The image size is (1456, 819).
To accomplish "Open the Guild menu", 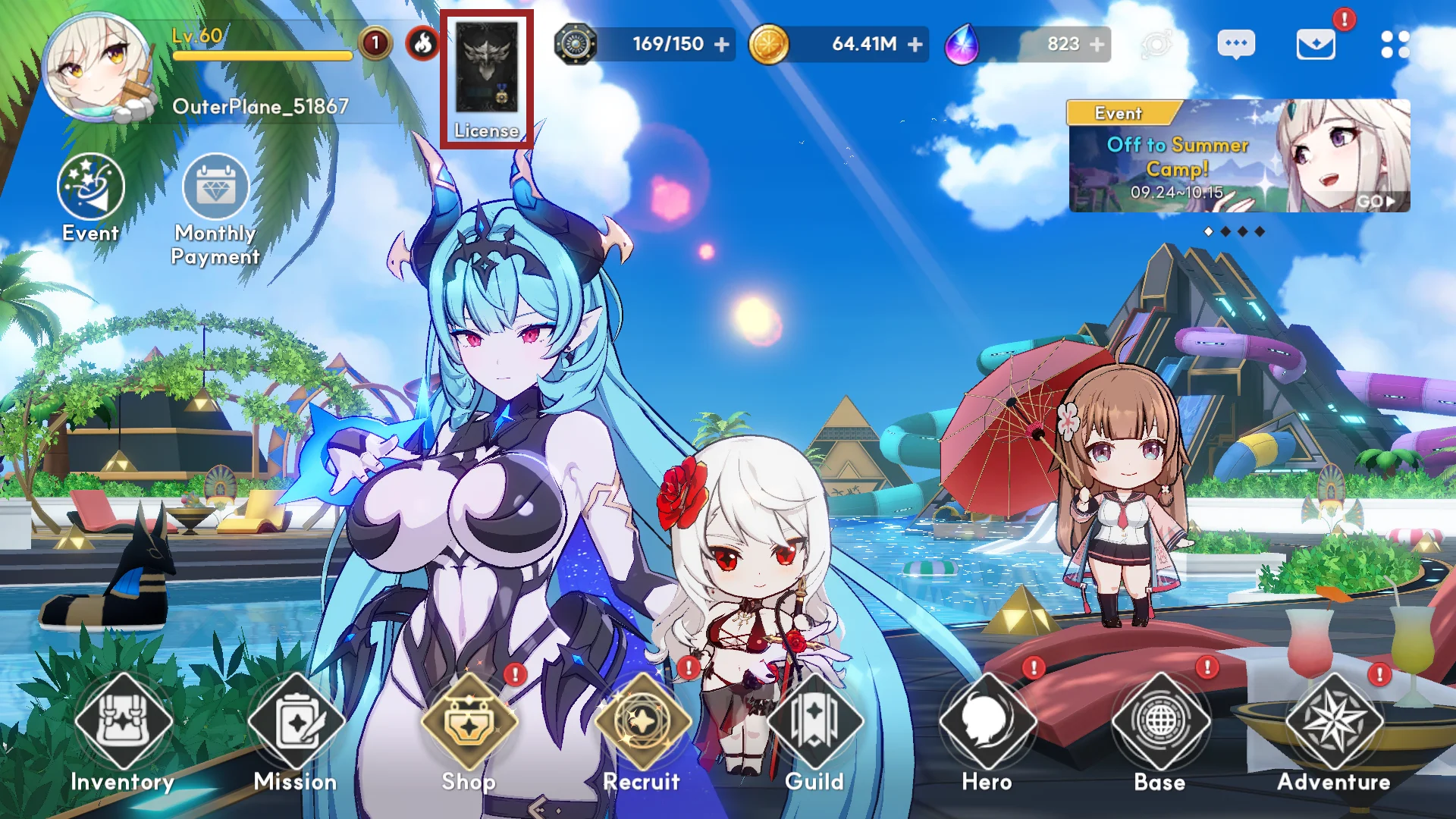I will tap(815, 724).
